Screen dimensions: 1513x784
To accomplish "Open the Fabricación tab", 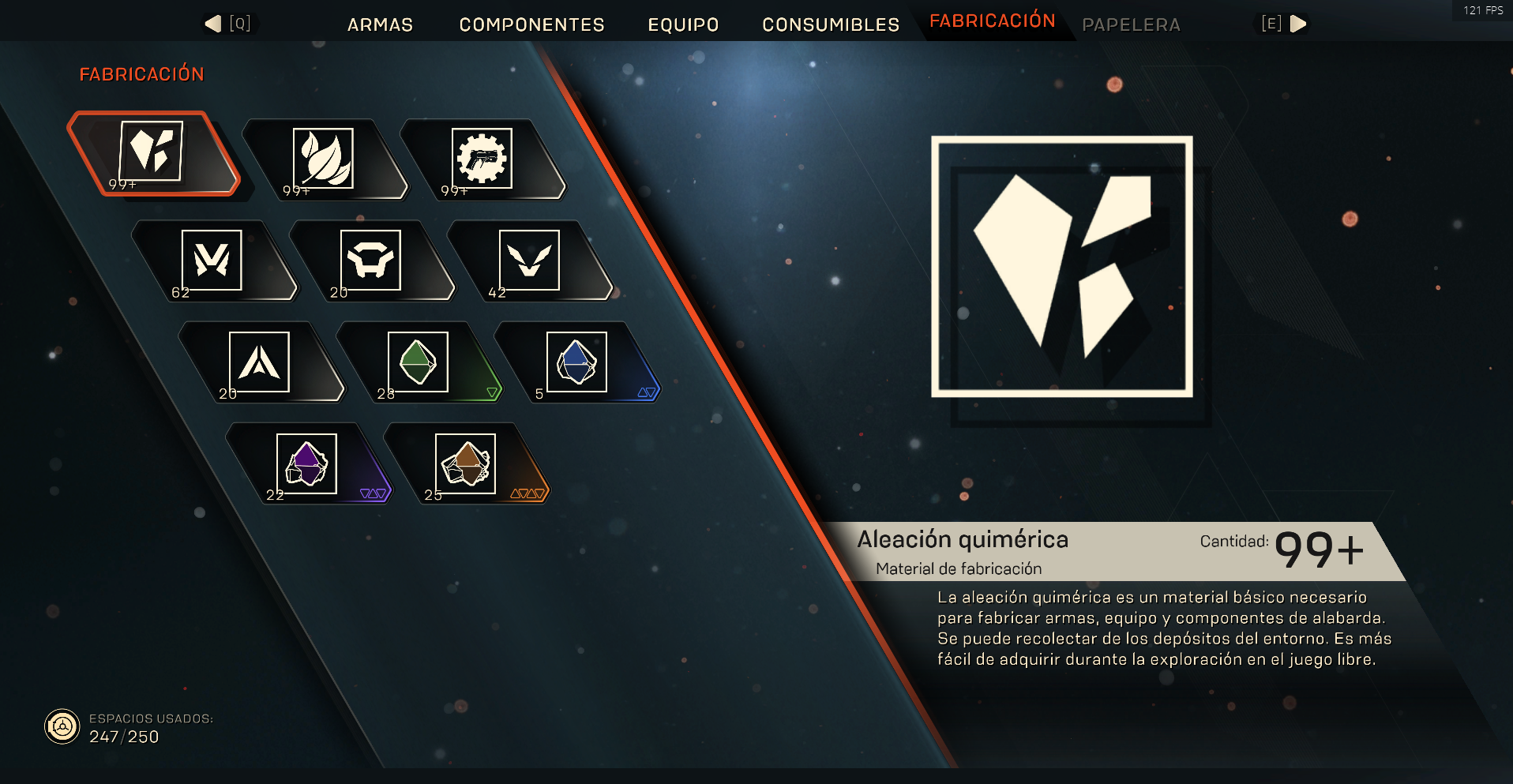I will tap(992, 21).
